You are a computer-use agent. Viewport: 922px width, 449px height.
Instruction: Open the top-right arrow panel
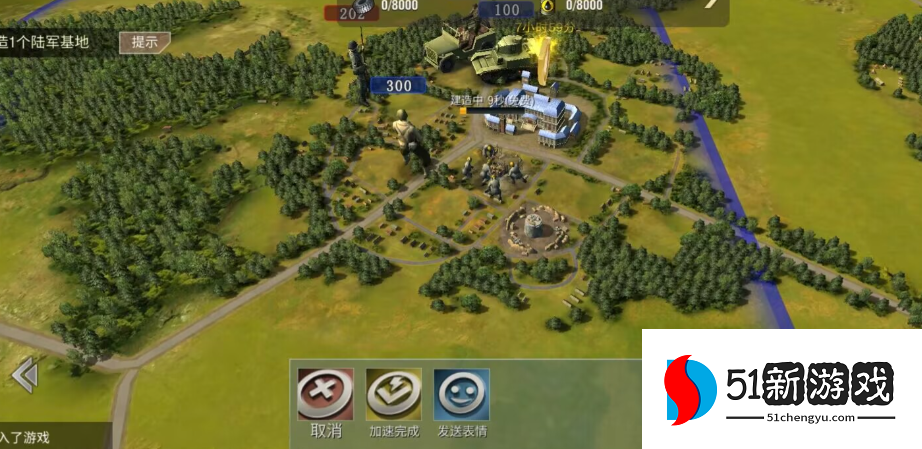[711, 6]
